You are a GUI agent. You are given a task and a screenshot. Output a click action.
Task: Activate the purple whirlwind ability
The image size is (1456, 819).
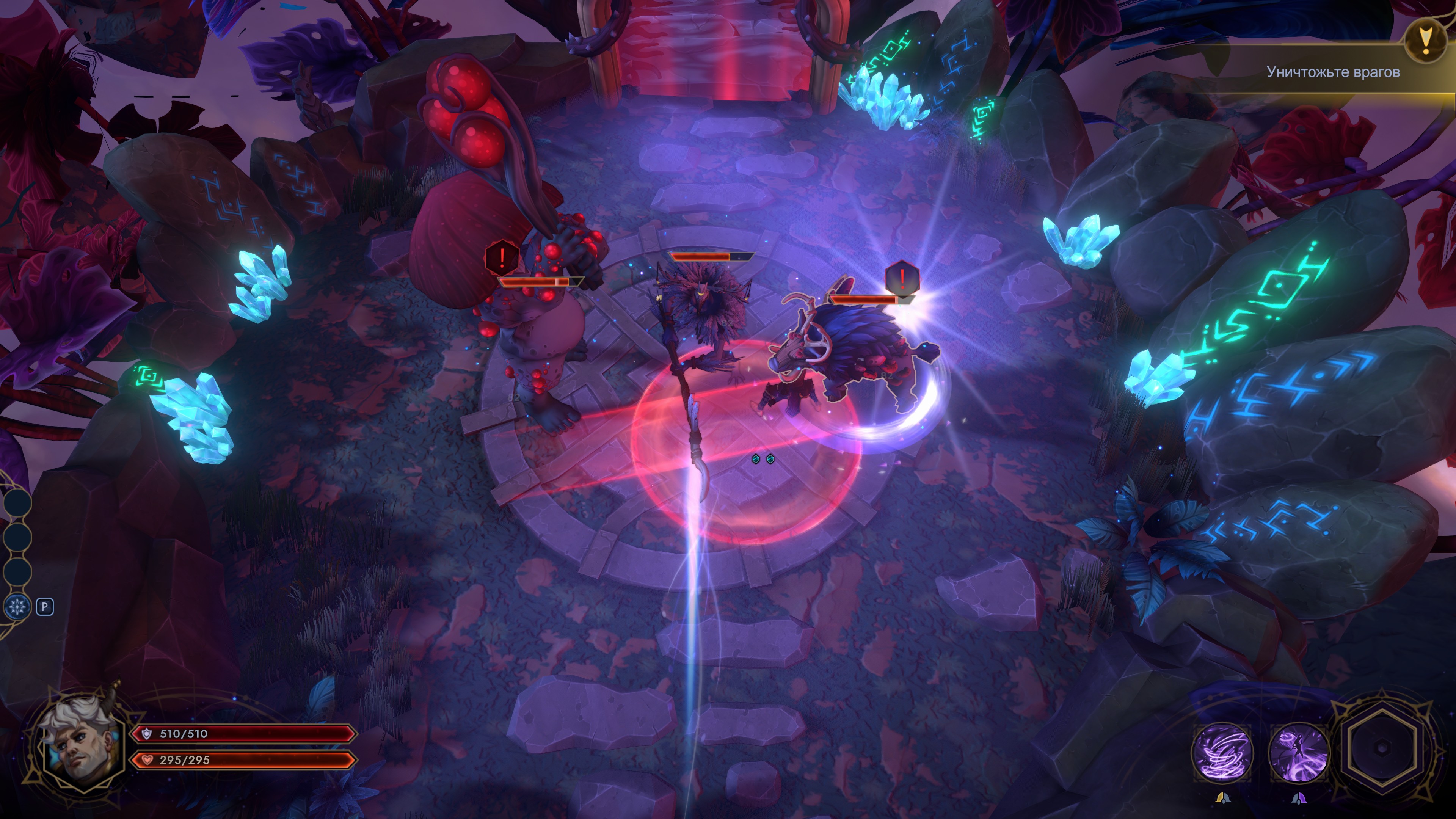click(x=1222, y=753)
